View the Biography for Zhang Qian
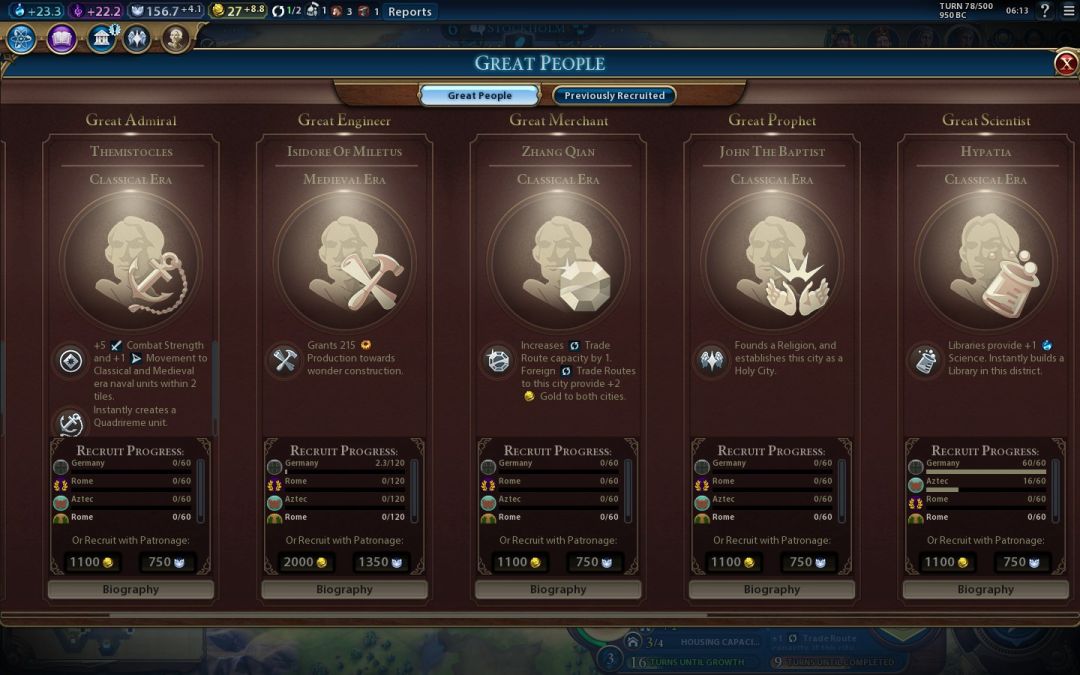This screenshot has height=675, width=1080. (x=558, y=590)
